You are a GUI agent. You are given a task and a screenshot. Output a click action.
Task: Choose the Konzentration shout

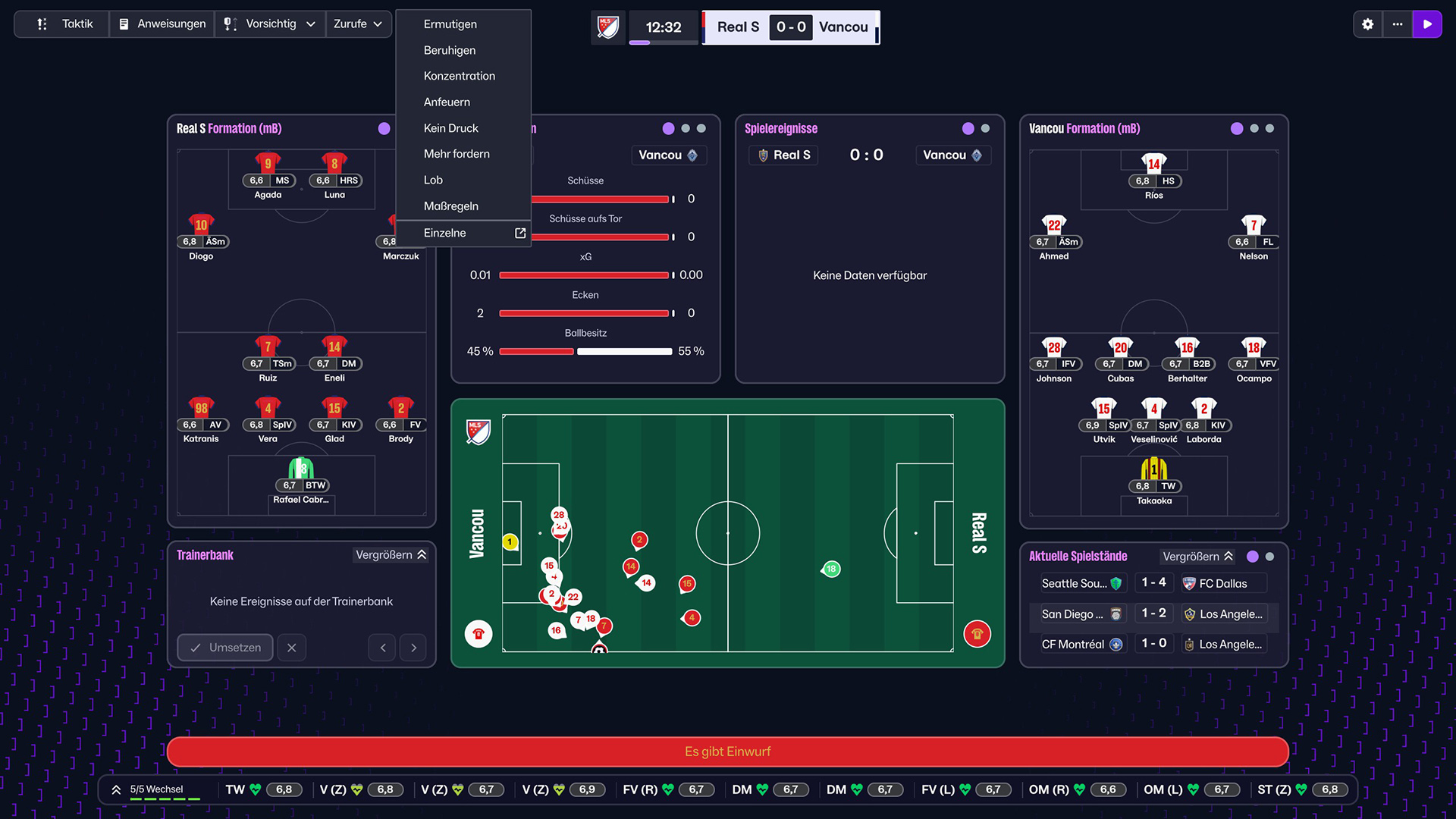coord(460,76)
